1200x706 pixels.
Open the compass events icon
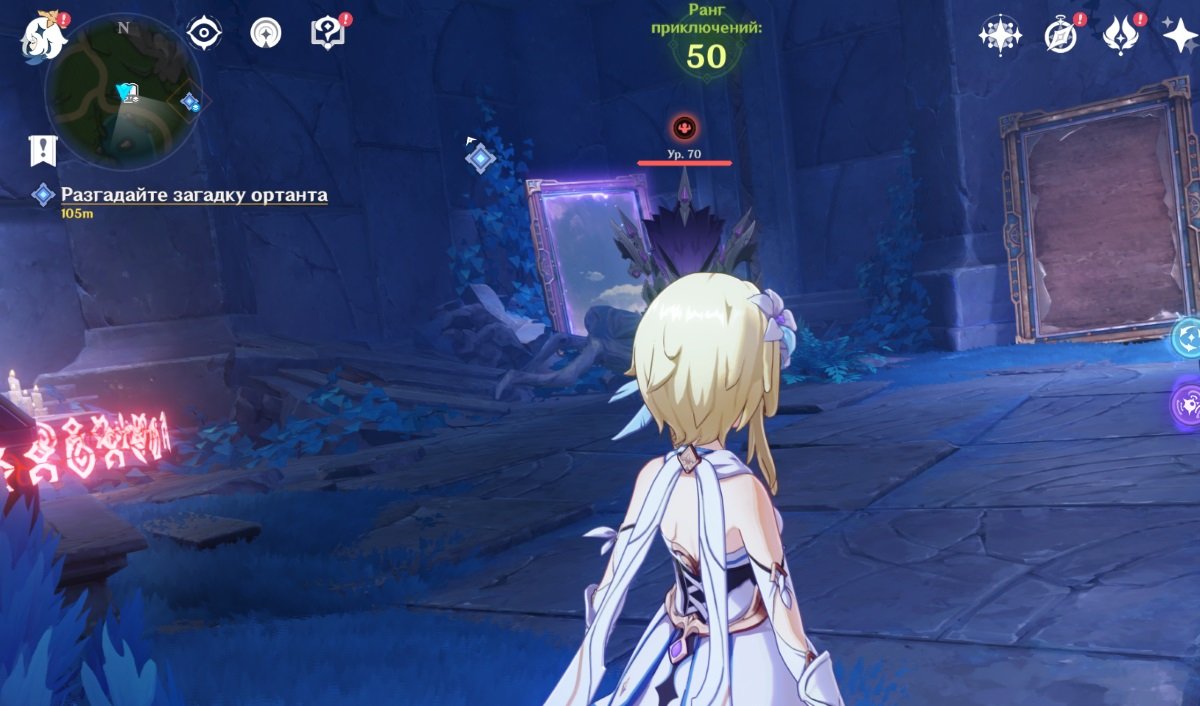tap(1060, 36)
